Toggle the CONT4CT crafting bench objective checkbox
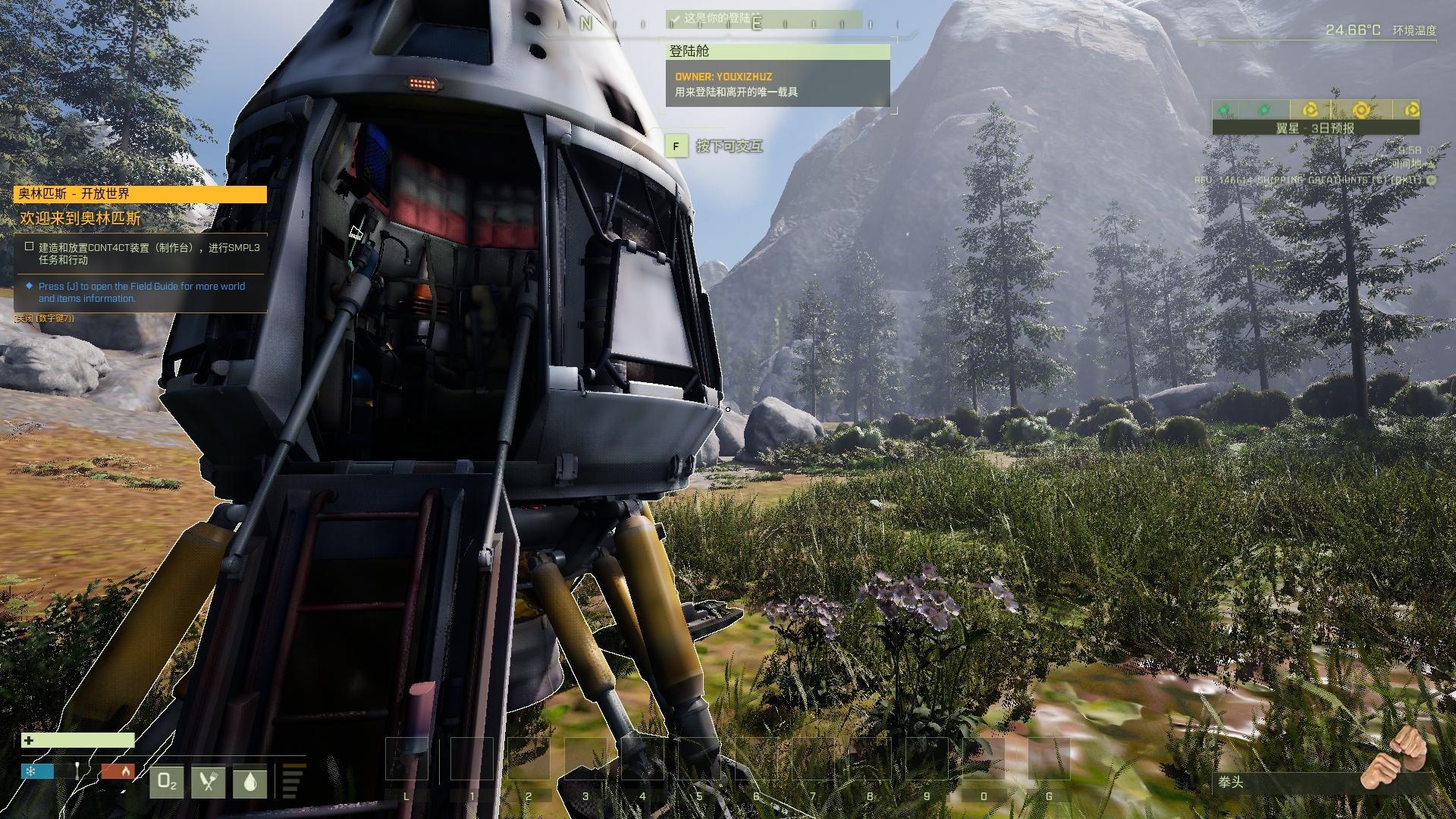This screenshot has width=1456, height=819. [x=29, y=246]
